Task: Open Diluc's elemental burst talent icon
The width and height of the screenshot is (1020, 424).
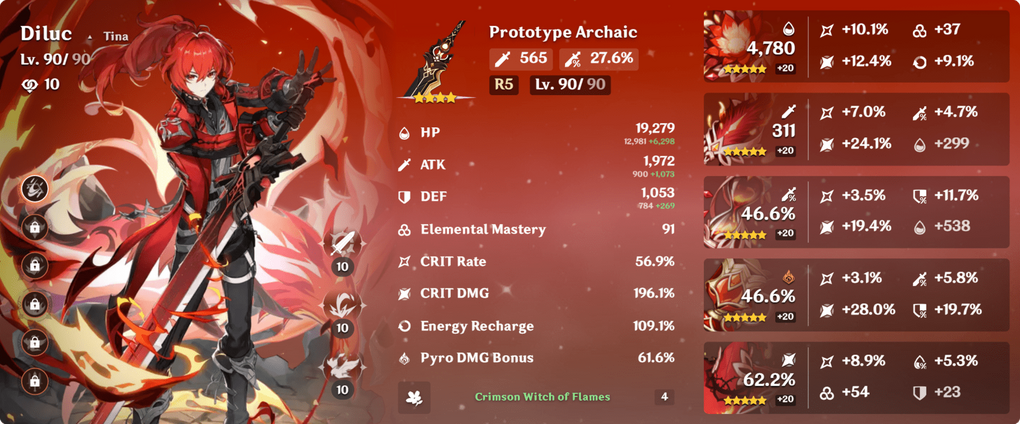Action: (342, 366)
